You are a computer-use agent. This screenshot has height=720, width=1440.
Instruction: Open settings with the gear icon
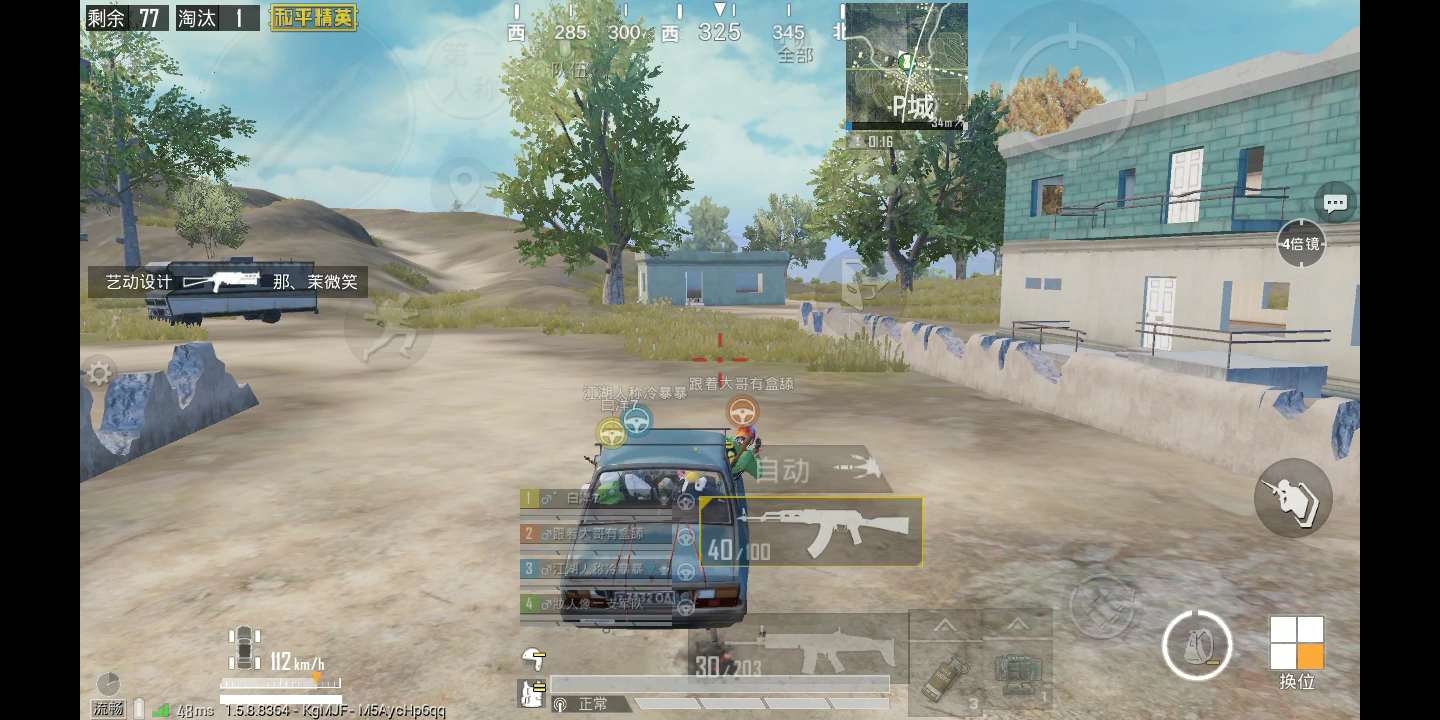click(98, 374)
